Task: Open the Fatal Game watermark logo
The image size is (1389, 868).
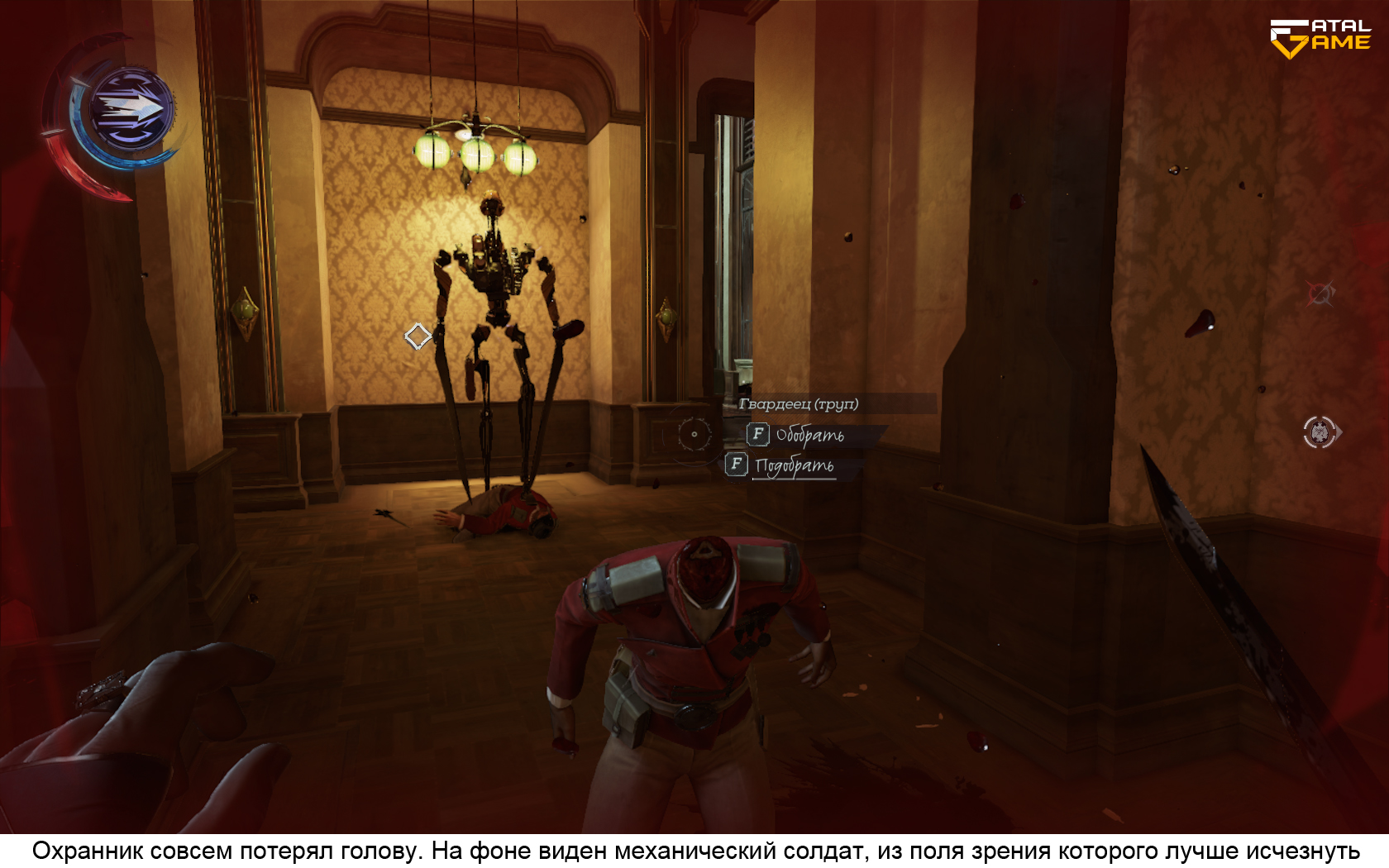Action: pyautogui.click(x=1320, y=39)
